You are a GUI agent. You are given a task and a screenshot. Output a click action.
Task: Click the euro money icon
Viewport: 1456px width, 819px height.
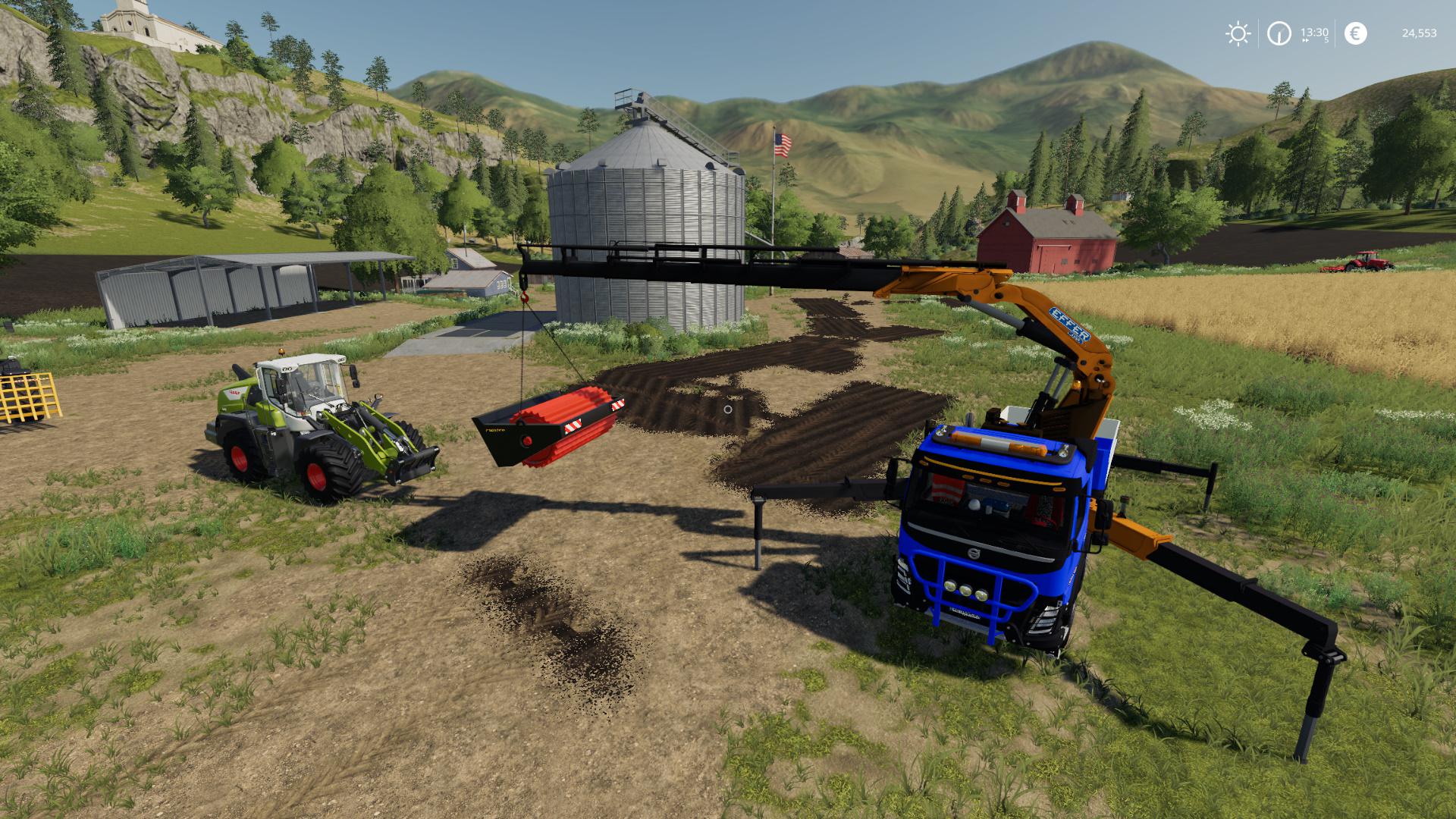click(x=1355, y=33)
